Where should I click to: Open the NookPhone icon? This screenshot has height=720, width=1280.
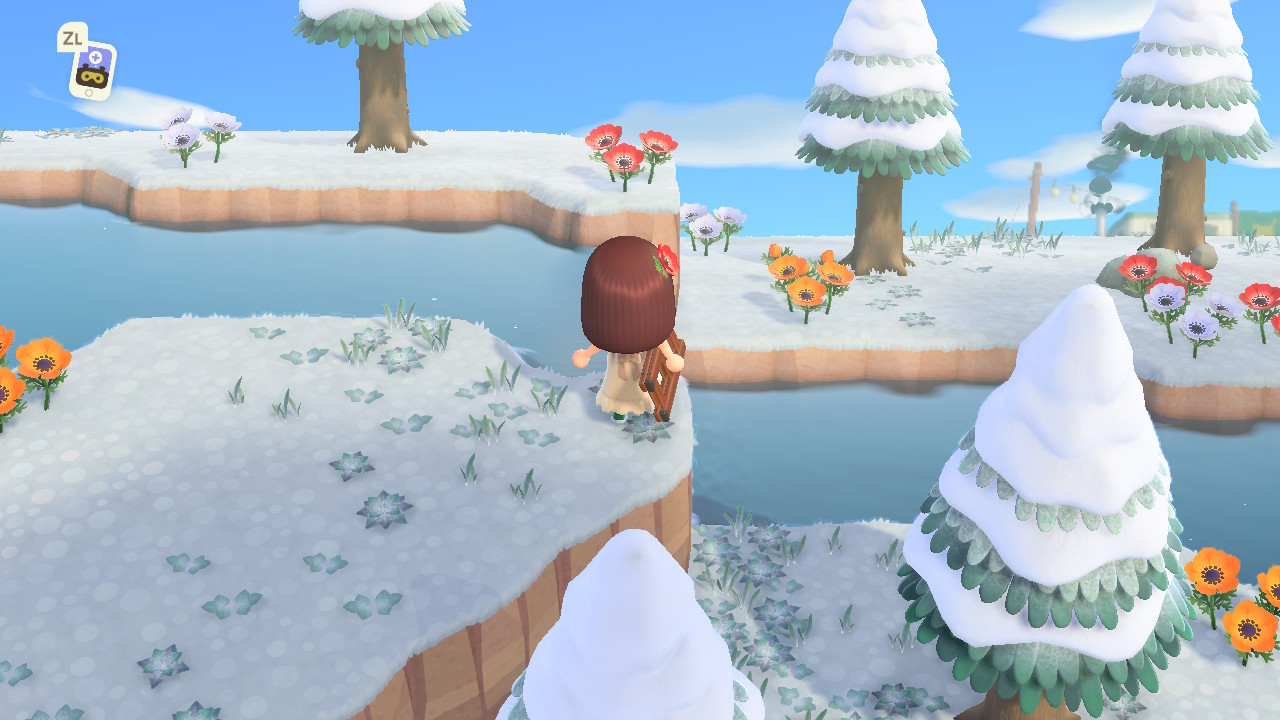[x=92, y=70]
